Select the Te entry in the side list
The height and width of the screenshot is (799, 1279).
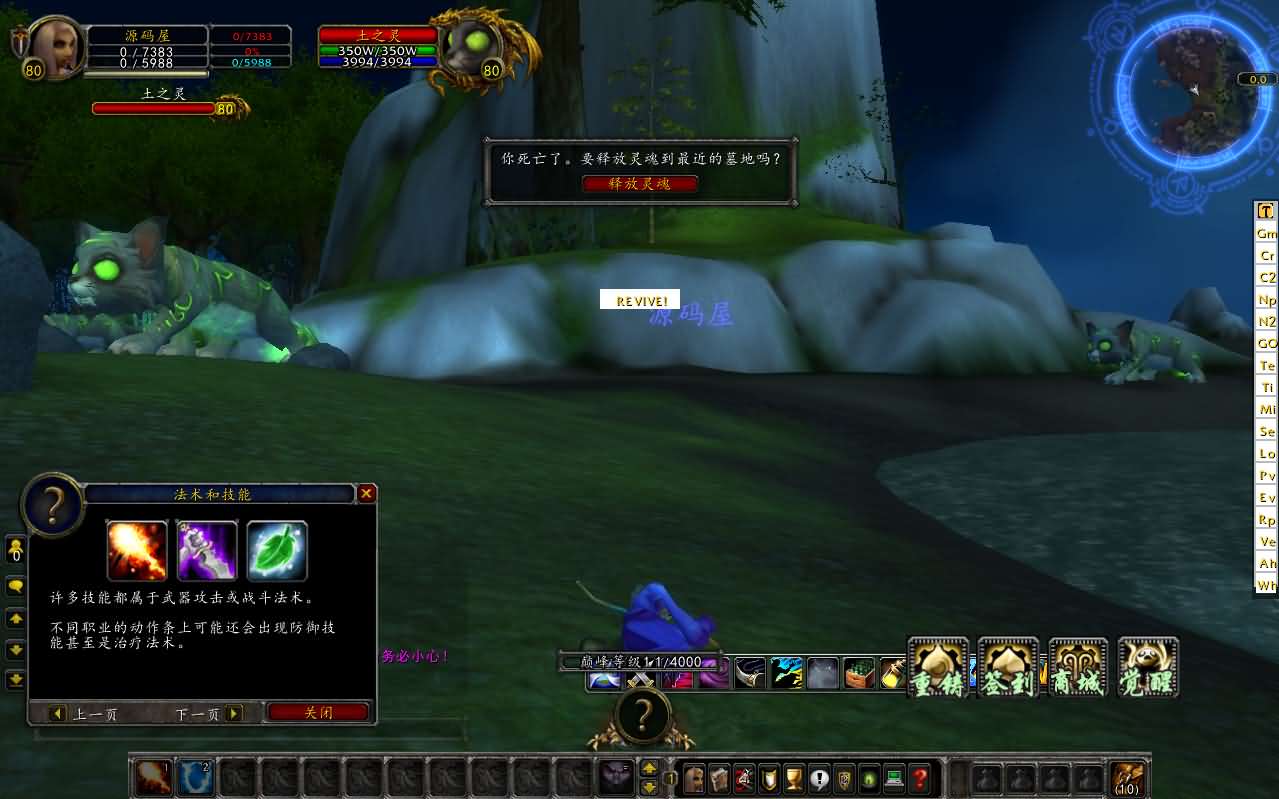1267,365
